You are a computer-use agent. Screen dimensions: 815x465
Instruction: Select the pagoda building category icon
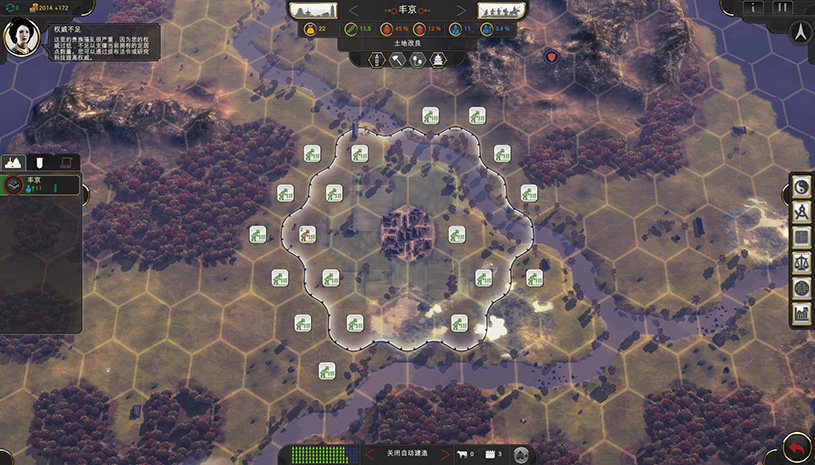[x=438, y=60]
